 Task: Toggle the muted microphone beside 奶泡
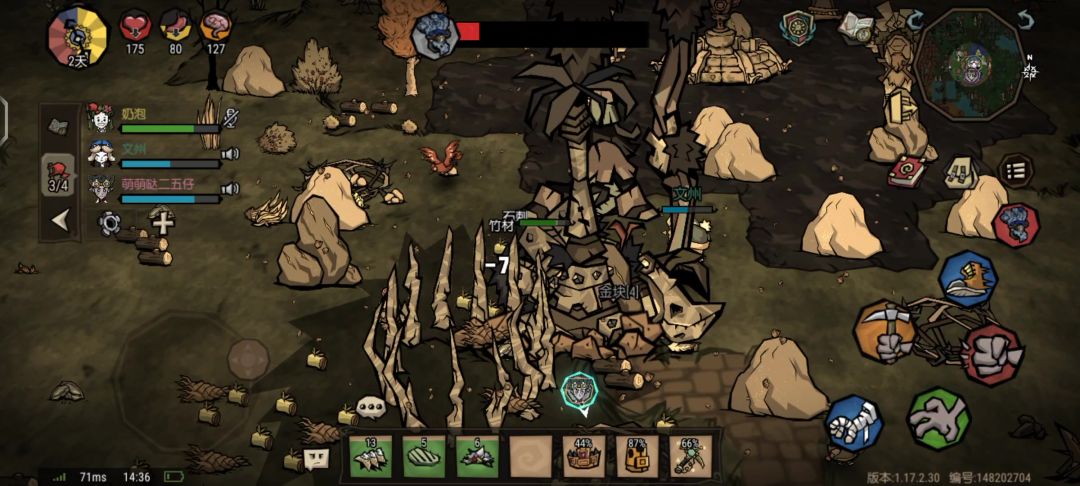[231, 118]
